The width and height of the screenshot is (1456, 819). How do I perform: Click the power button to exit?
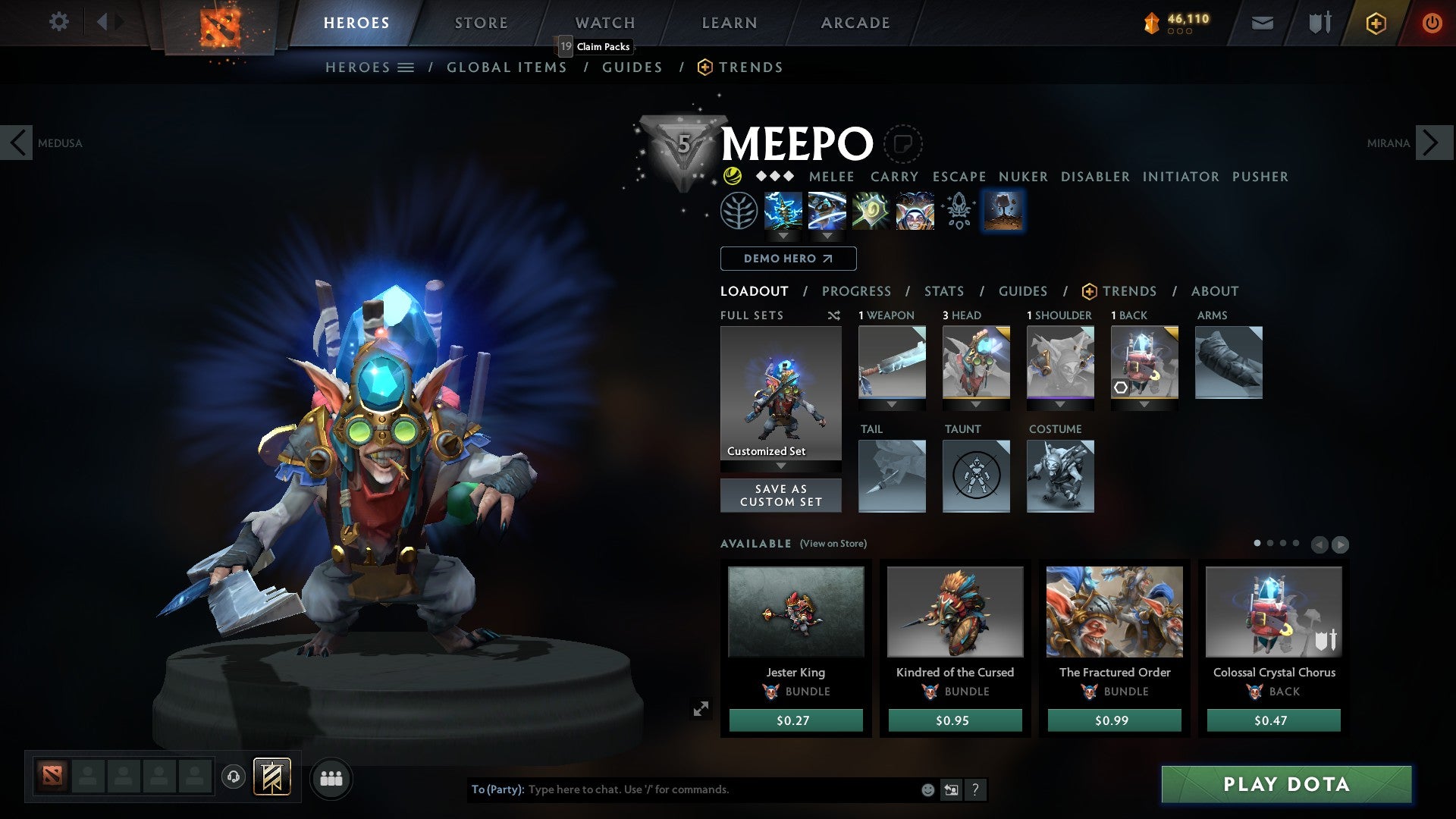click(x=1432, y=23)
